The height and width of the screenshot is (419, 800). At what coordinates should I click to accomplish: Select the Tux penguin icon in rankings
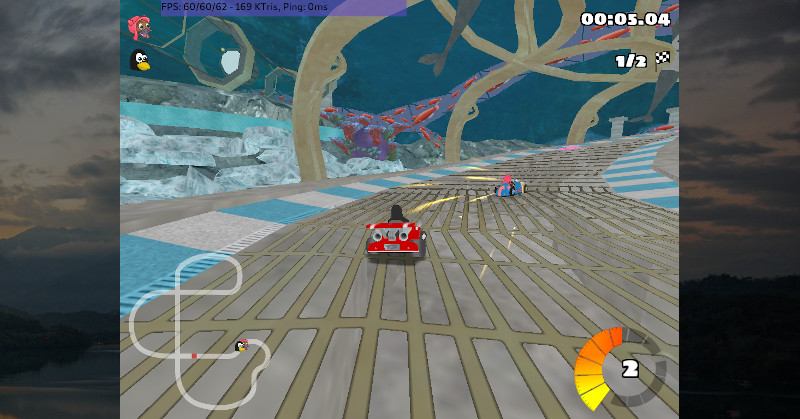pos(140,61)
